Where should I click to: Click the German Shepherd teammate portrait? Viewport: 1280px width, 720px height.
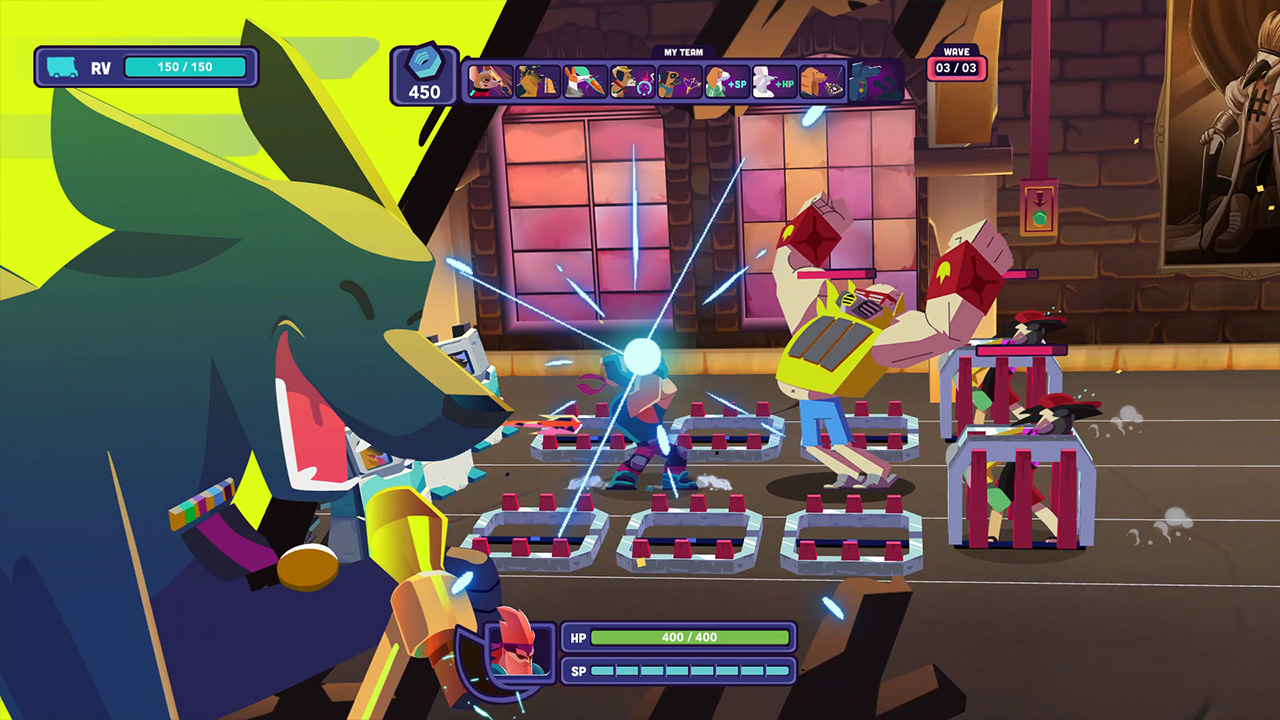click(537, 80)
